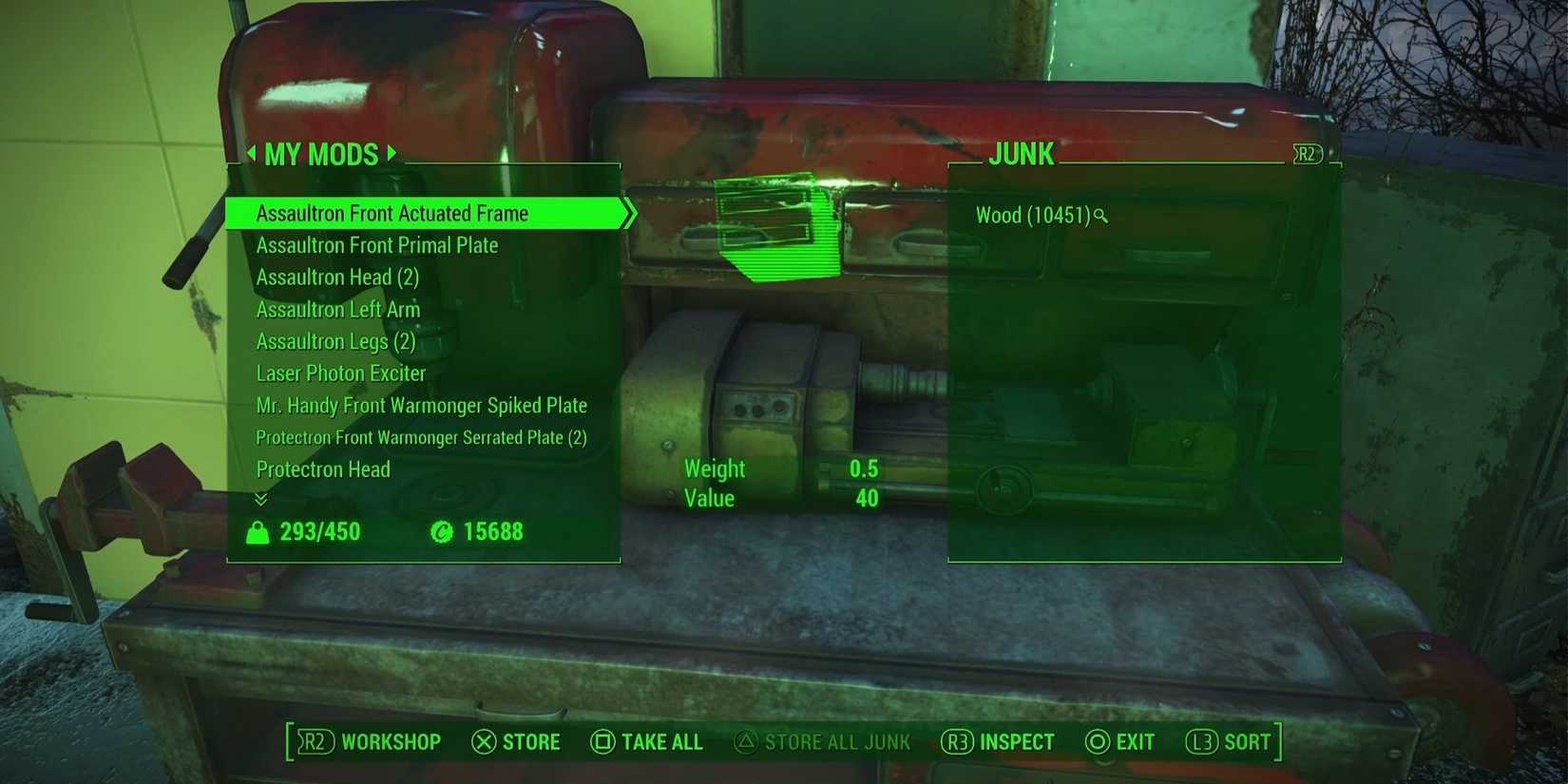Switch to the JUNK tab

(x=1022, y=153)
